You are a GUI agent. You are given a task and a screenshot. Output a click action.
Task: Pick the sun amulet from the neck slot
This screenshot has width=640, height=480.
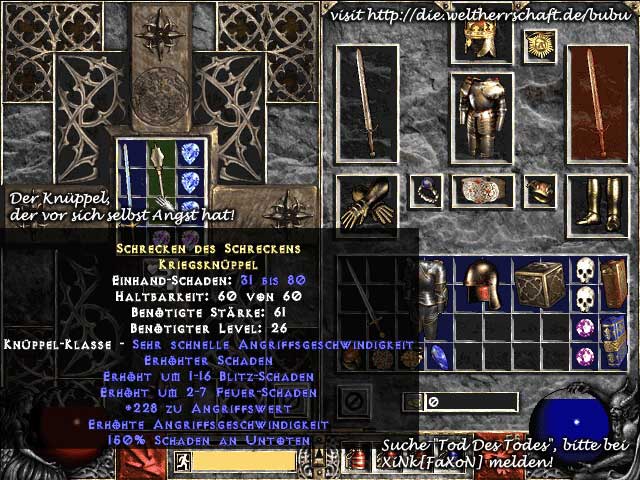pos(541,43)
